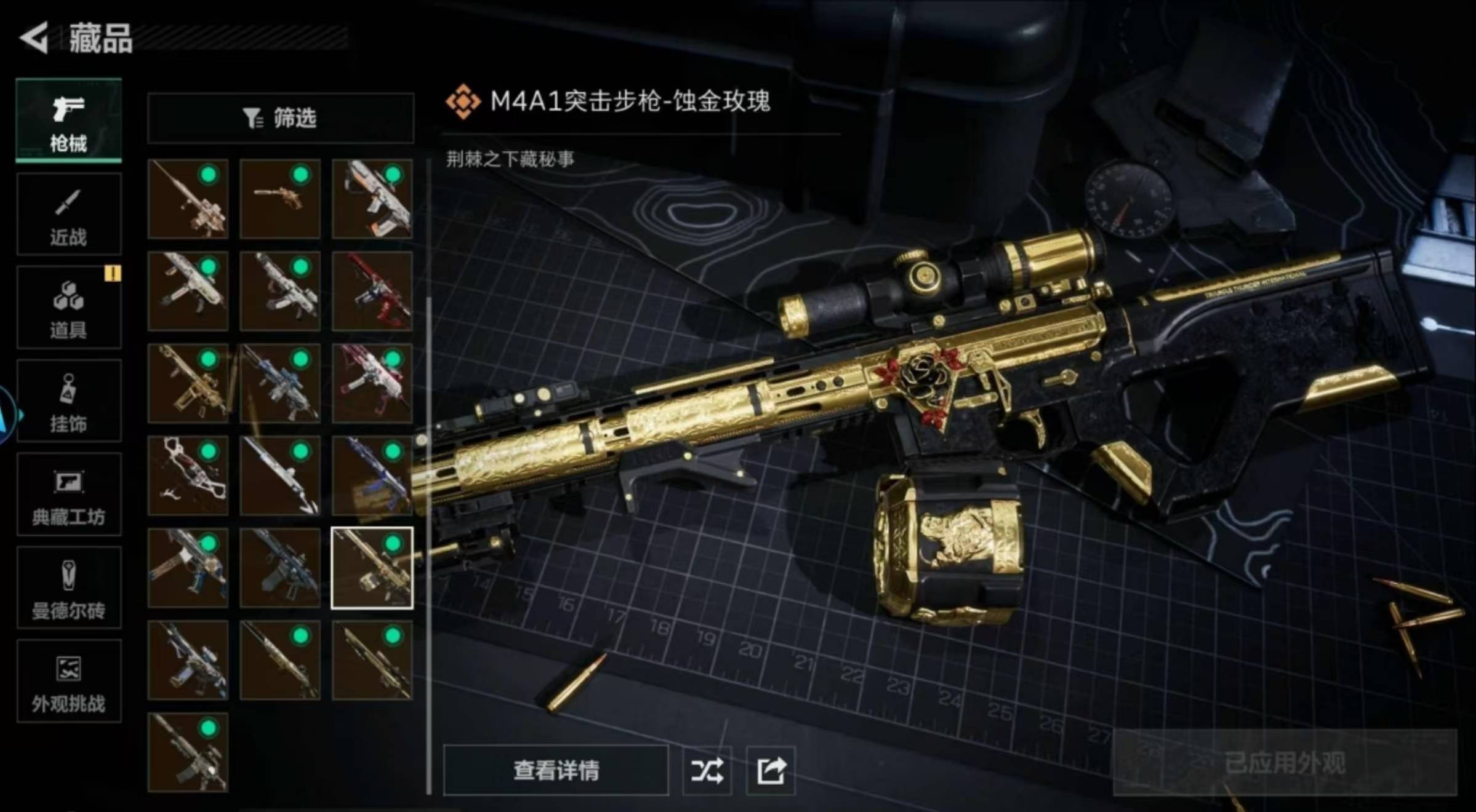The height and width of the screenshot is (812, 1476).
Task: Open the 外观挑战 challenge tab
Action: (68, 682)
